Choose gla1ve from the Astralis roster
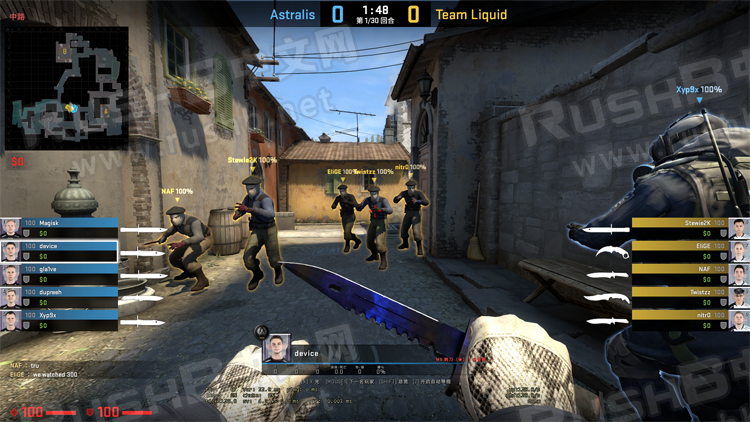This screenshot has width=750, height=422. pos(60,274)
